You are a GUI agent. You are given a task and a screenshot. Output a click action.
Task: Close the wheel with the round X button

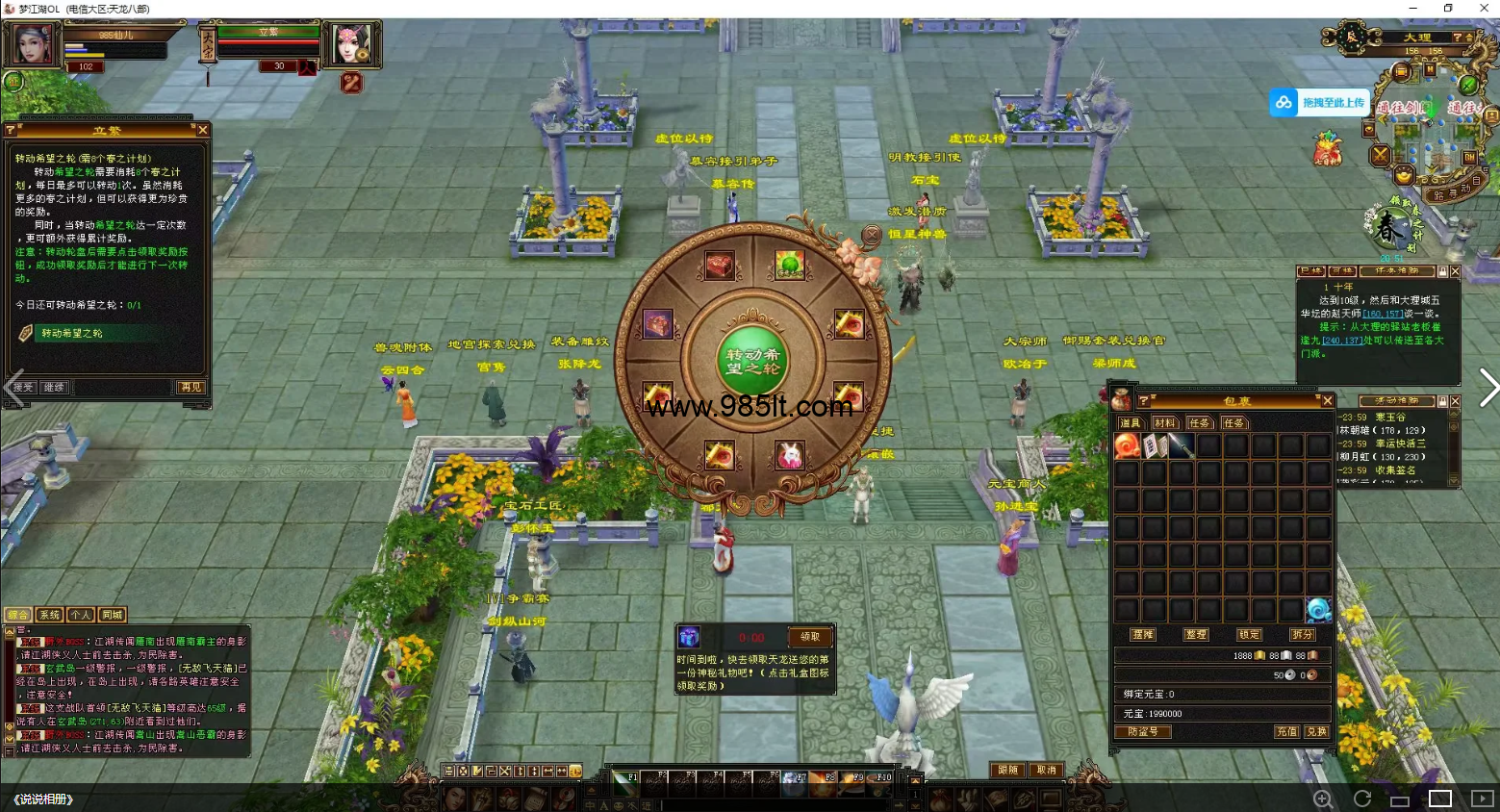[x=872, y=234]
